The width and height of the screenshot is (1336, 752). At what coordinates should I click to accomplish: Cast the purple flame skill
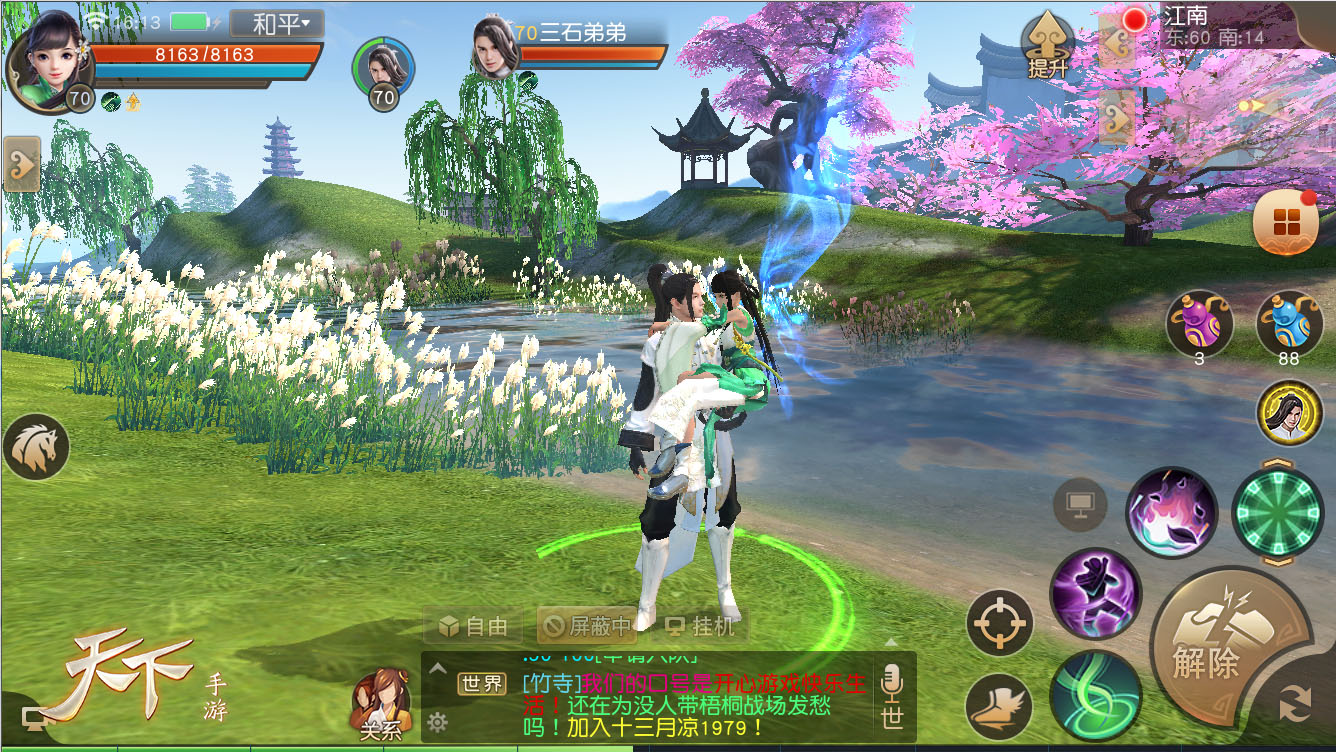tap(1171, 512)
